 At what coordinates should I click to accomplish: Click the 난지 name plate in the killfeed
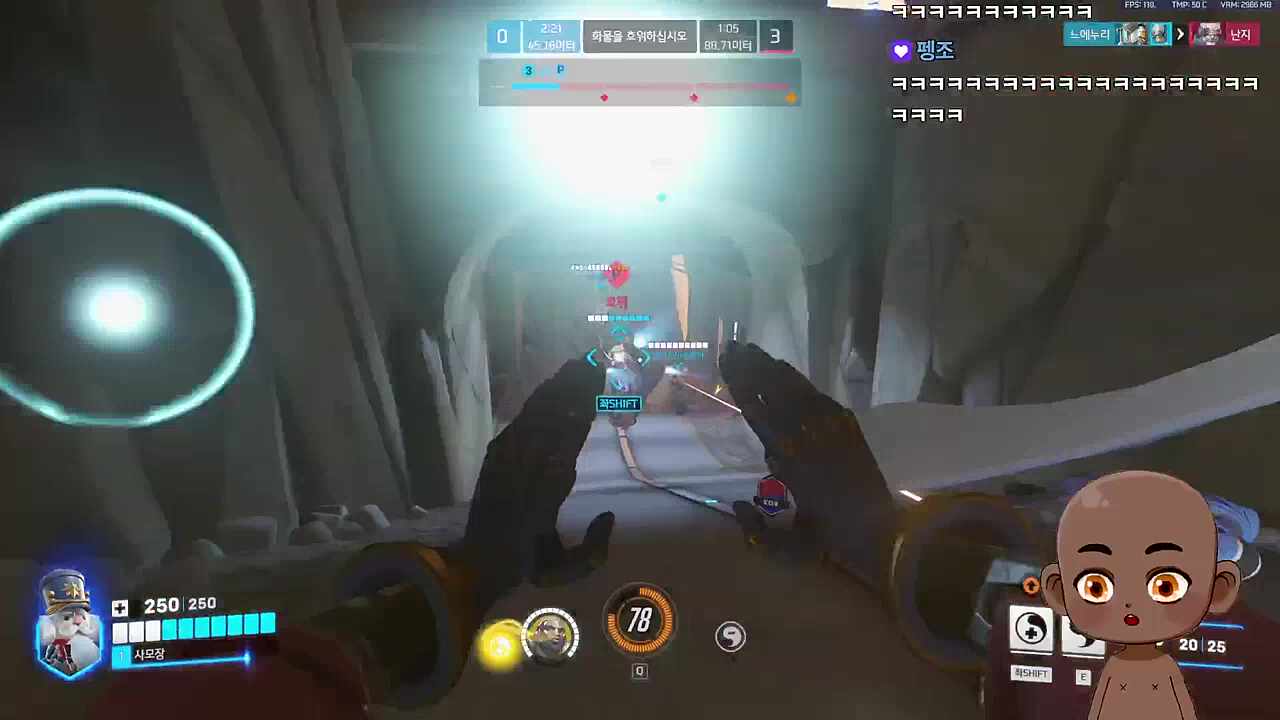(1240, 34)
